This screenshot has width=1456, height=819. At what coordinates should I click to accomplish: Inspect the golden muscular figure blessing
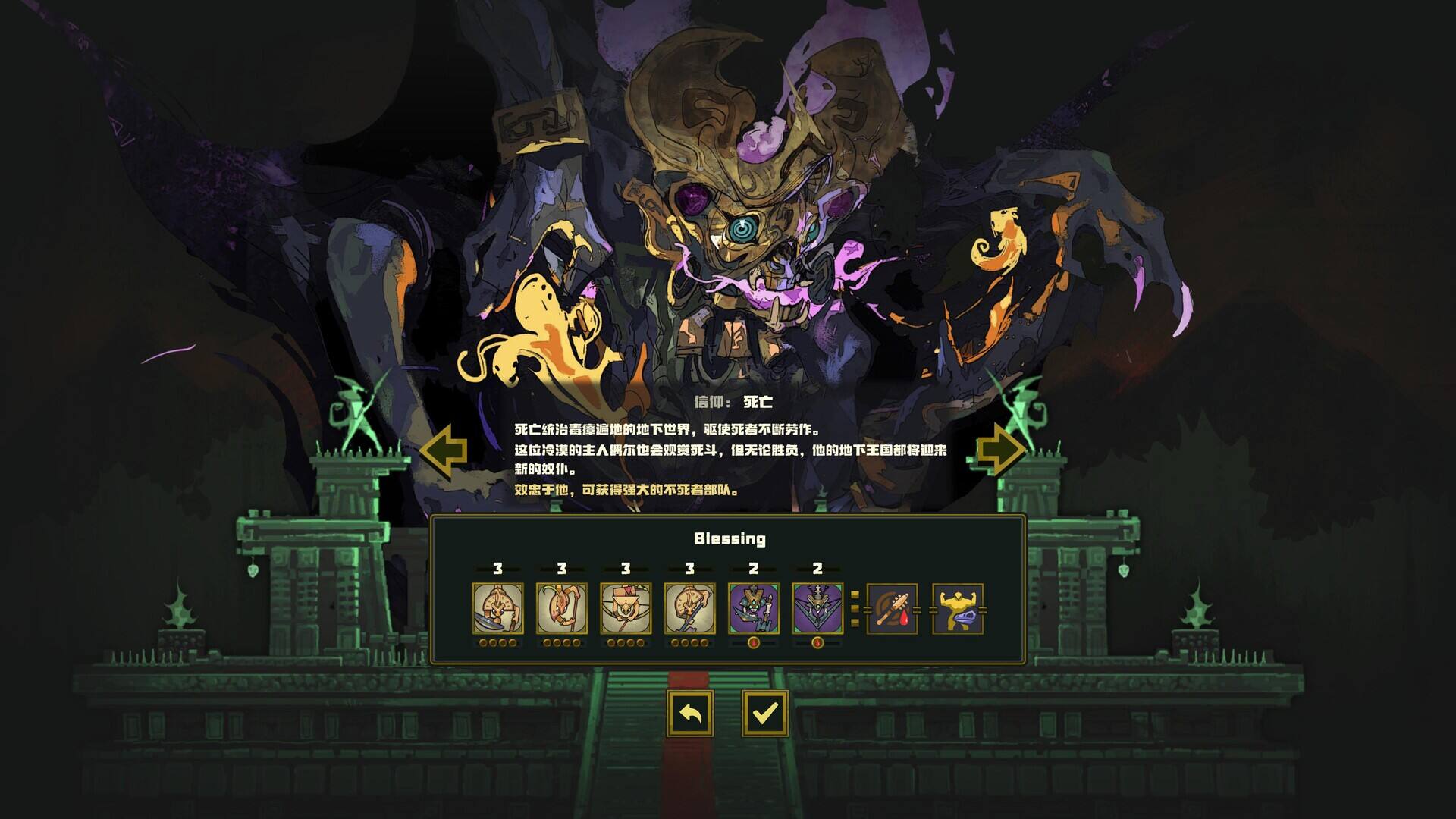coord(957,608)
